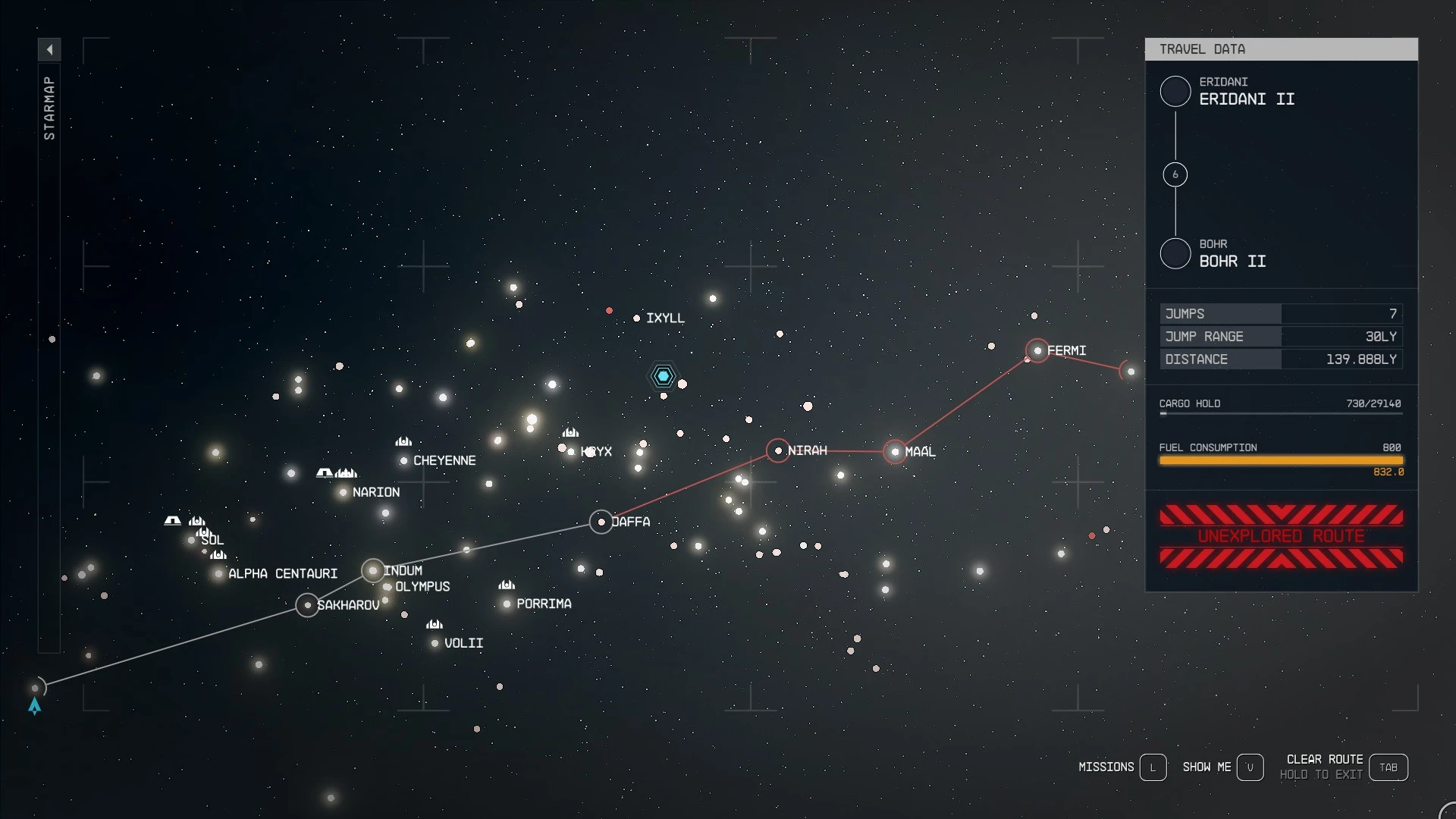The width and height of the screenshot is (1456, 819).
Task: Select the Fermi star system node
Action: [1037, 350]
